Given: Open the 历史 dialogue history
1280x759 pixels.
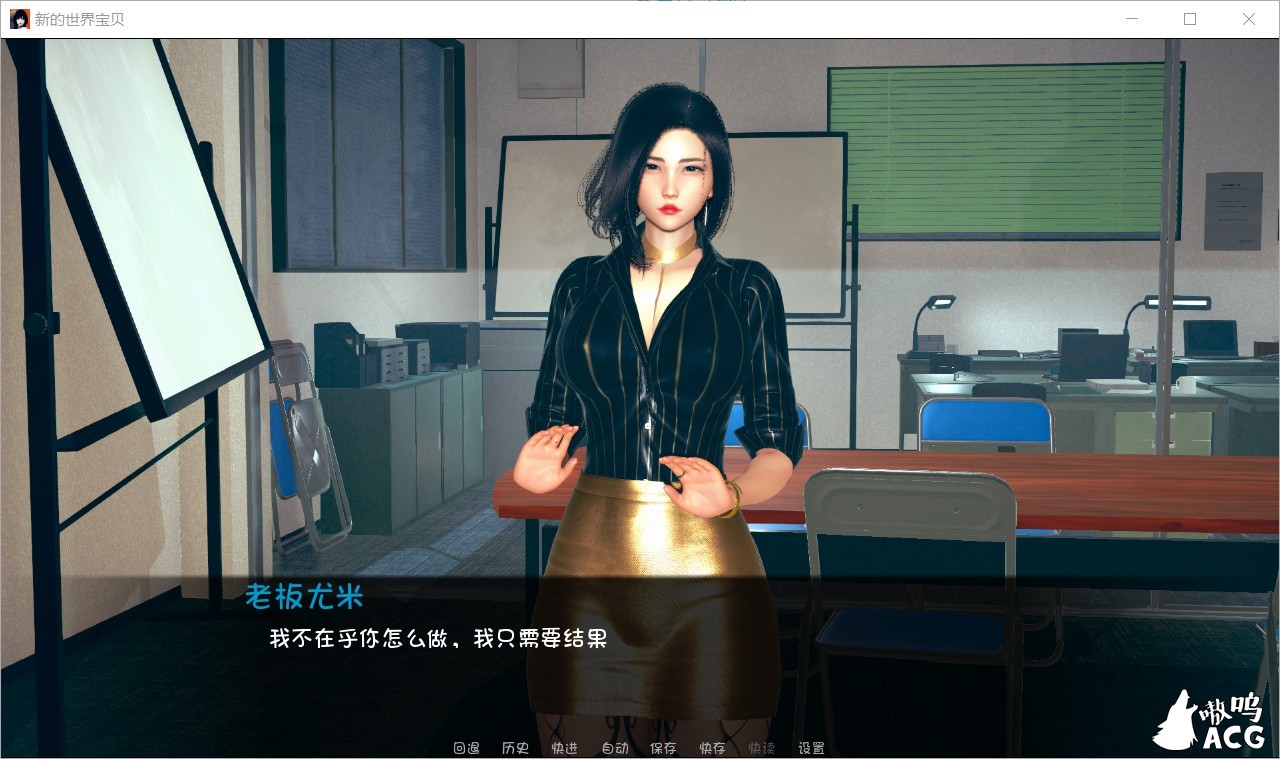Looking at the screenshot, I should tap(514, 747).
